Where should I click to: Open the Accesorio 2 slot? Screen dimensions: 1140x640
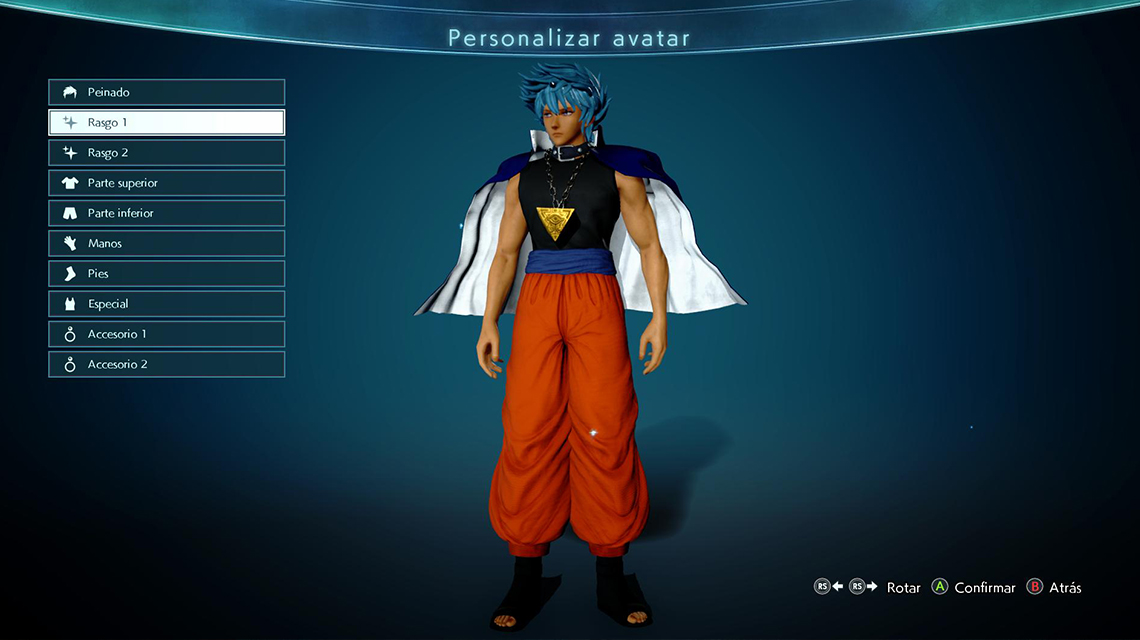166,364
